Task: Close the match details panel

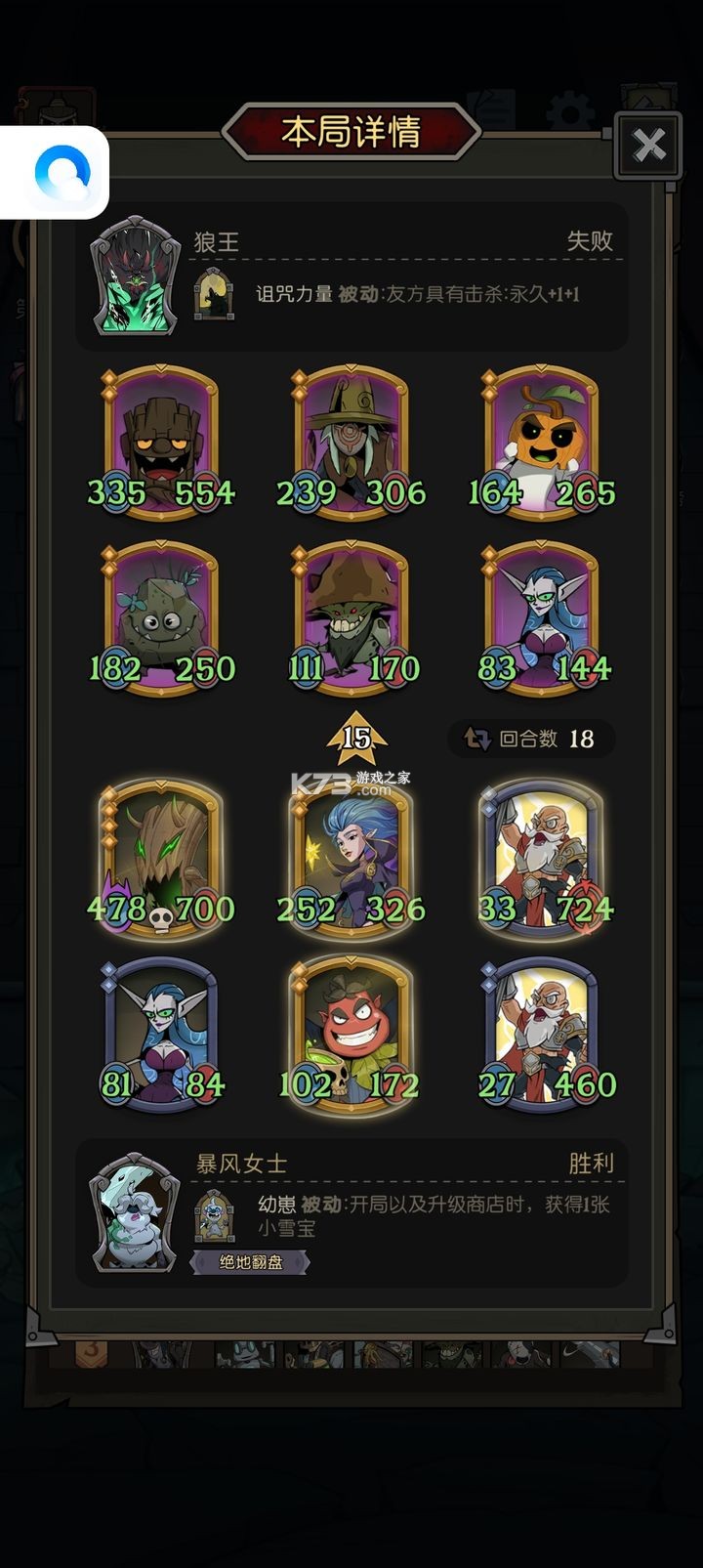Action: coord(647,146)
